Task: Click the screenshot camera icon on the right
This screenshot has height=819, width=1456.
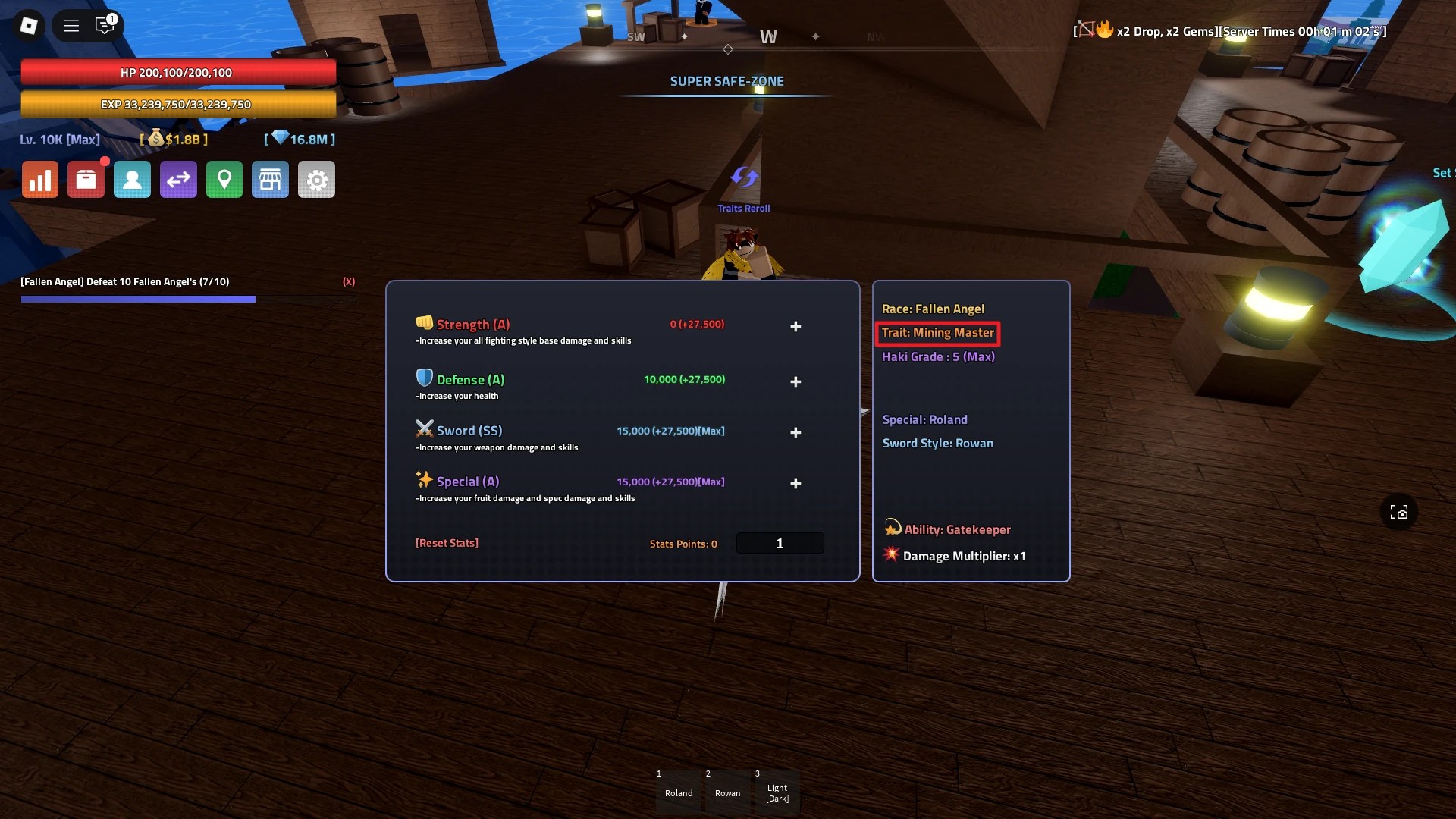Action: (1399, 512)
